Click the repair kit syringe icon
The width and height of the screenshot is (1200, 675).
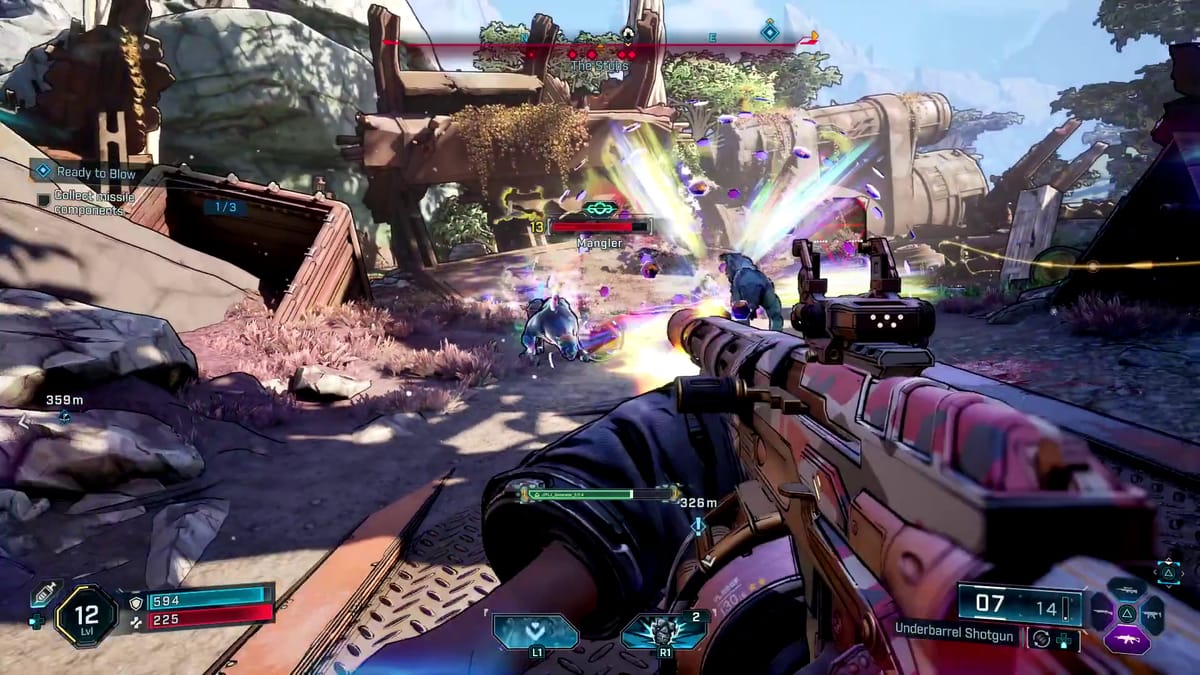coord(45,594)
